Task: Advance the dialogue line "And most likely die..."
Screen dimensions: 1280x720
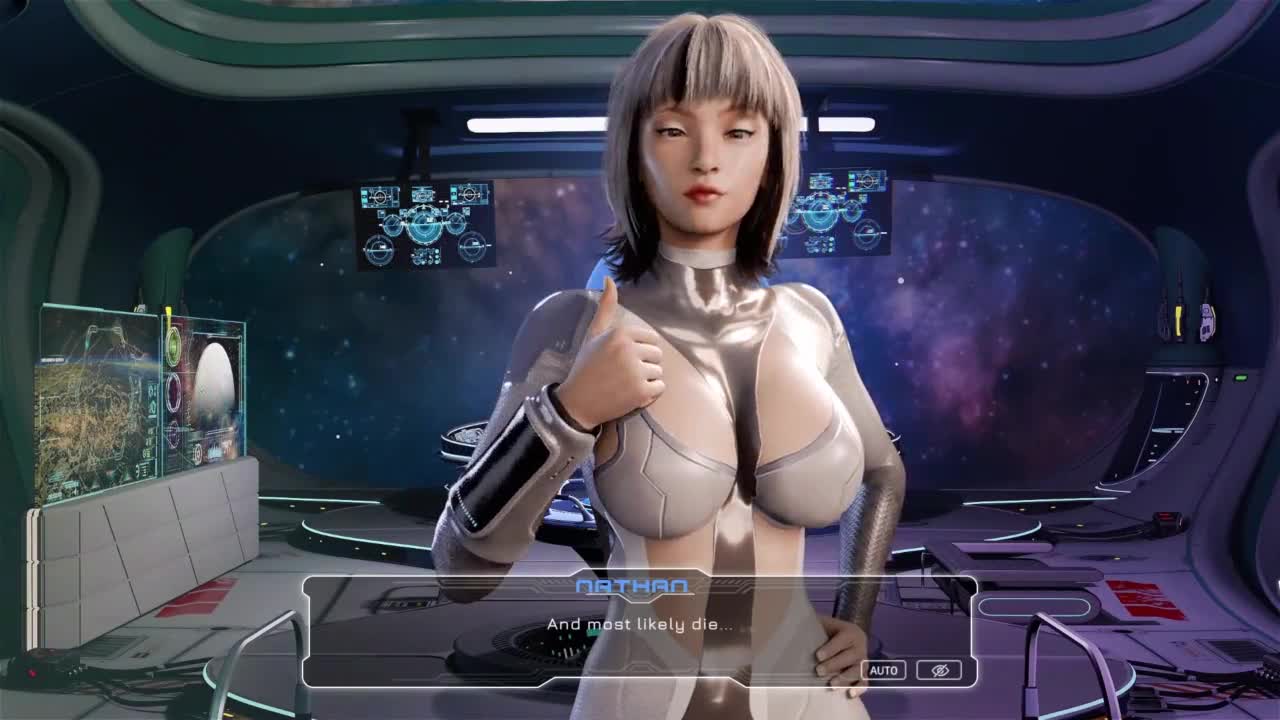Action: pos(639,625)
